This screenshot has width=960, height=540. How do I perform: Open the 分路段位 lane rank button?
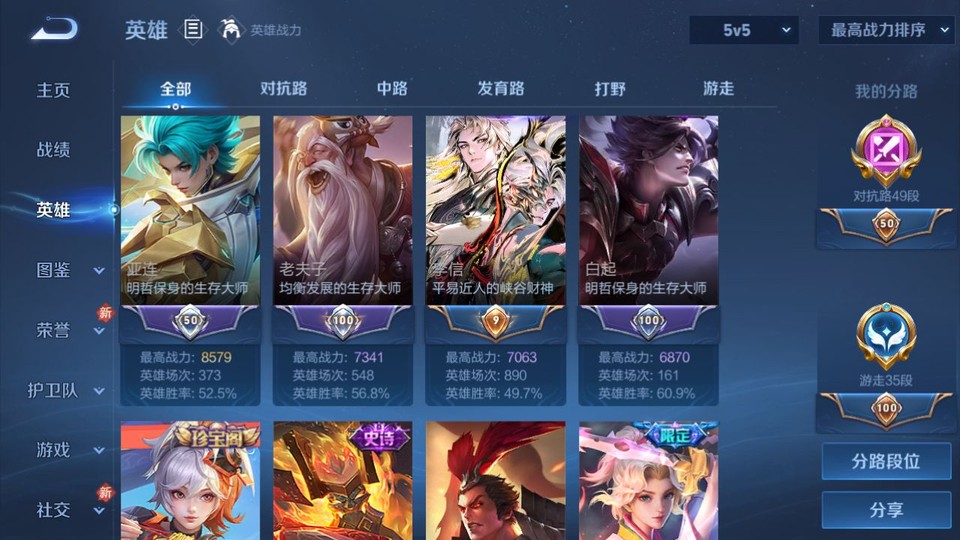pos(886,462)
